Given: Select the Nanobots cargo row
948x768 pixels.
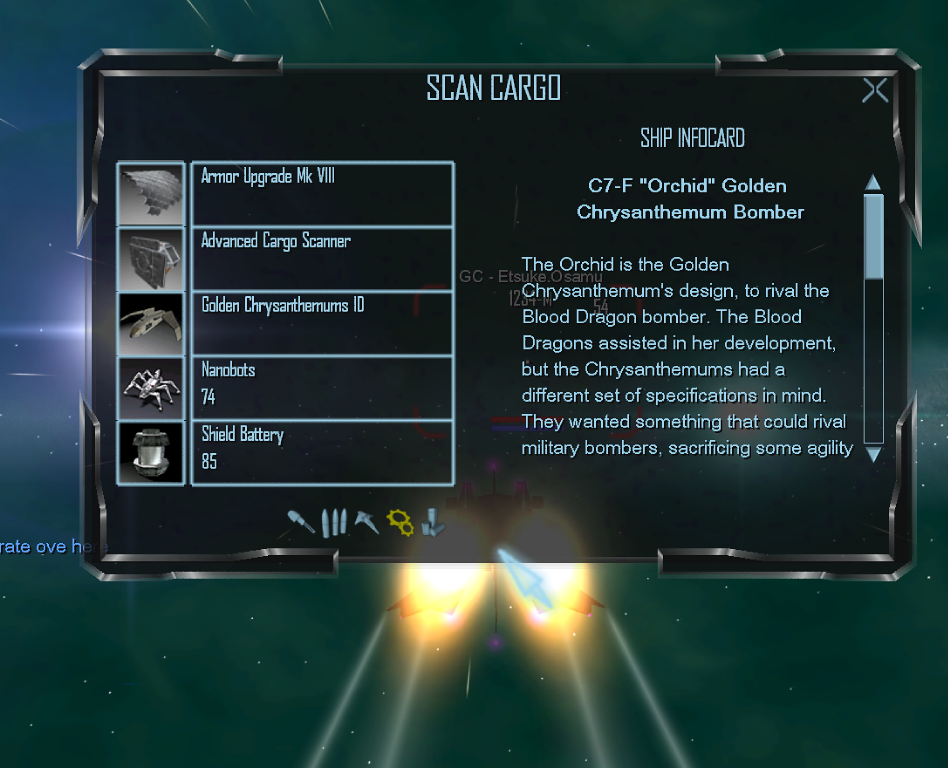Looking at the screenshot, I should tap(322, 387).
